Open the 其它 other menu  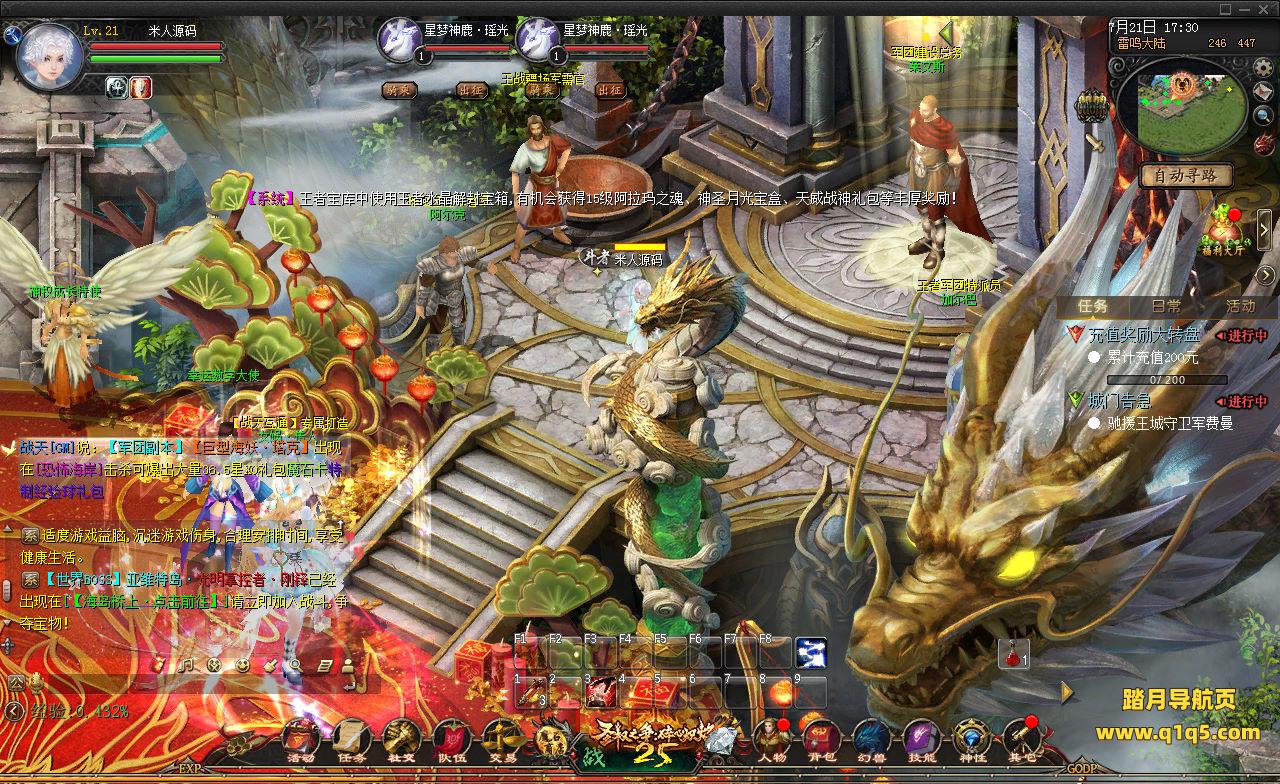click(1021, 739)
